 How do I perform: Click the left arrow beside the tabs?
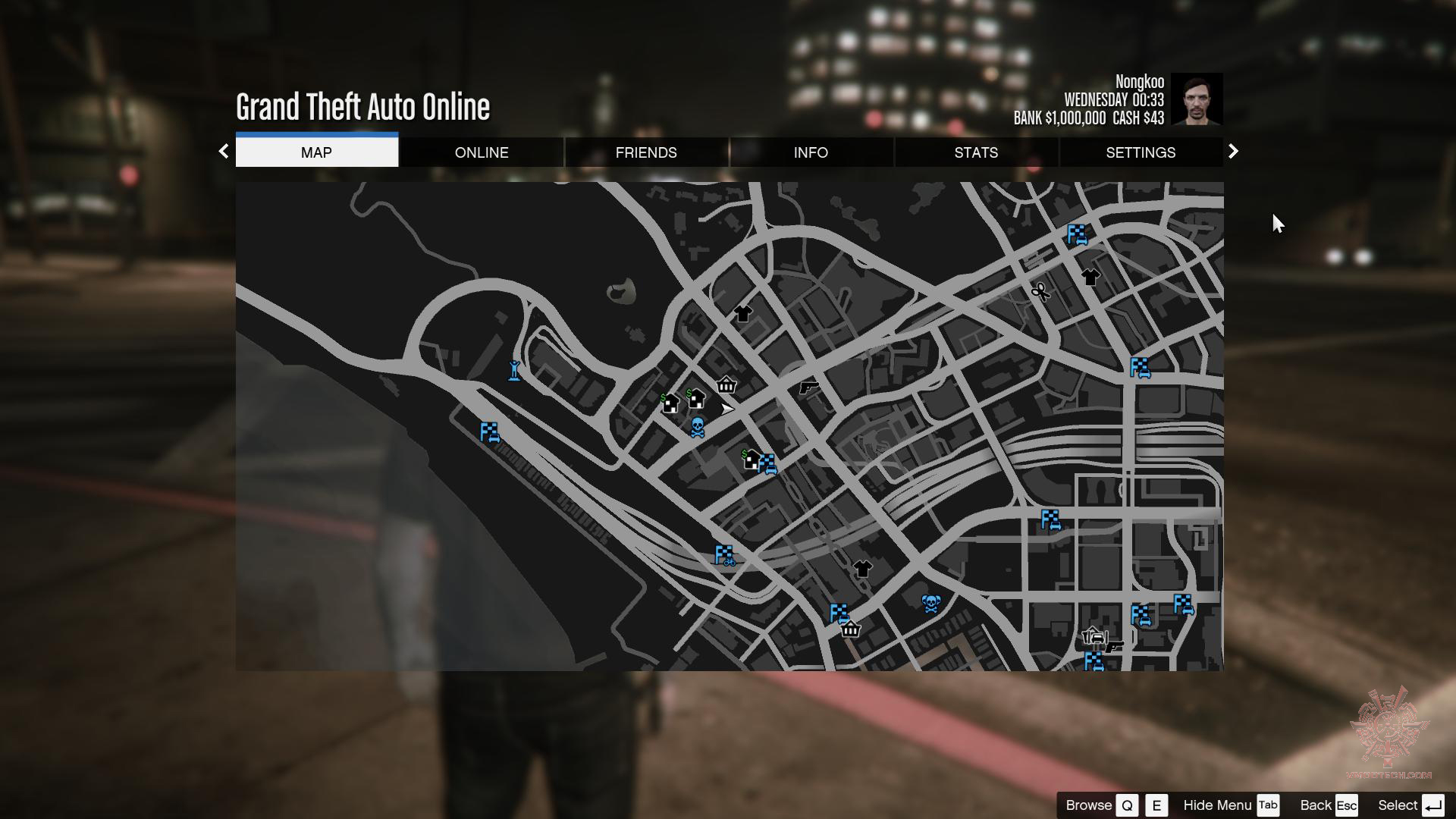[224, 152]
